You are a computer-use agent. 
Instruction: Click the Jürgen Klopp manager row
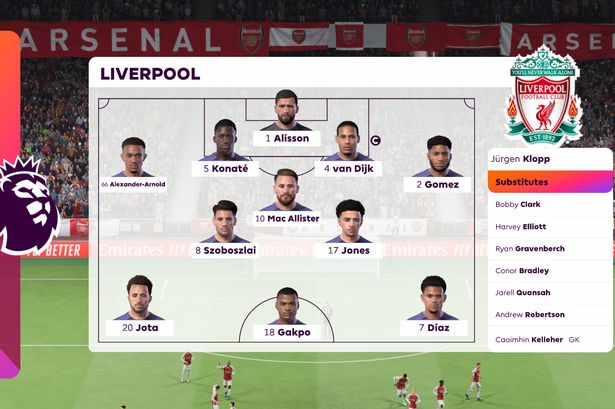[550, 159]
